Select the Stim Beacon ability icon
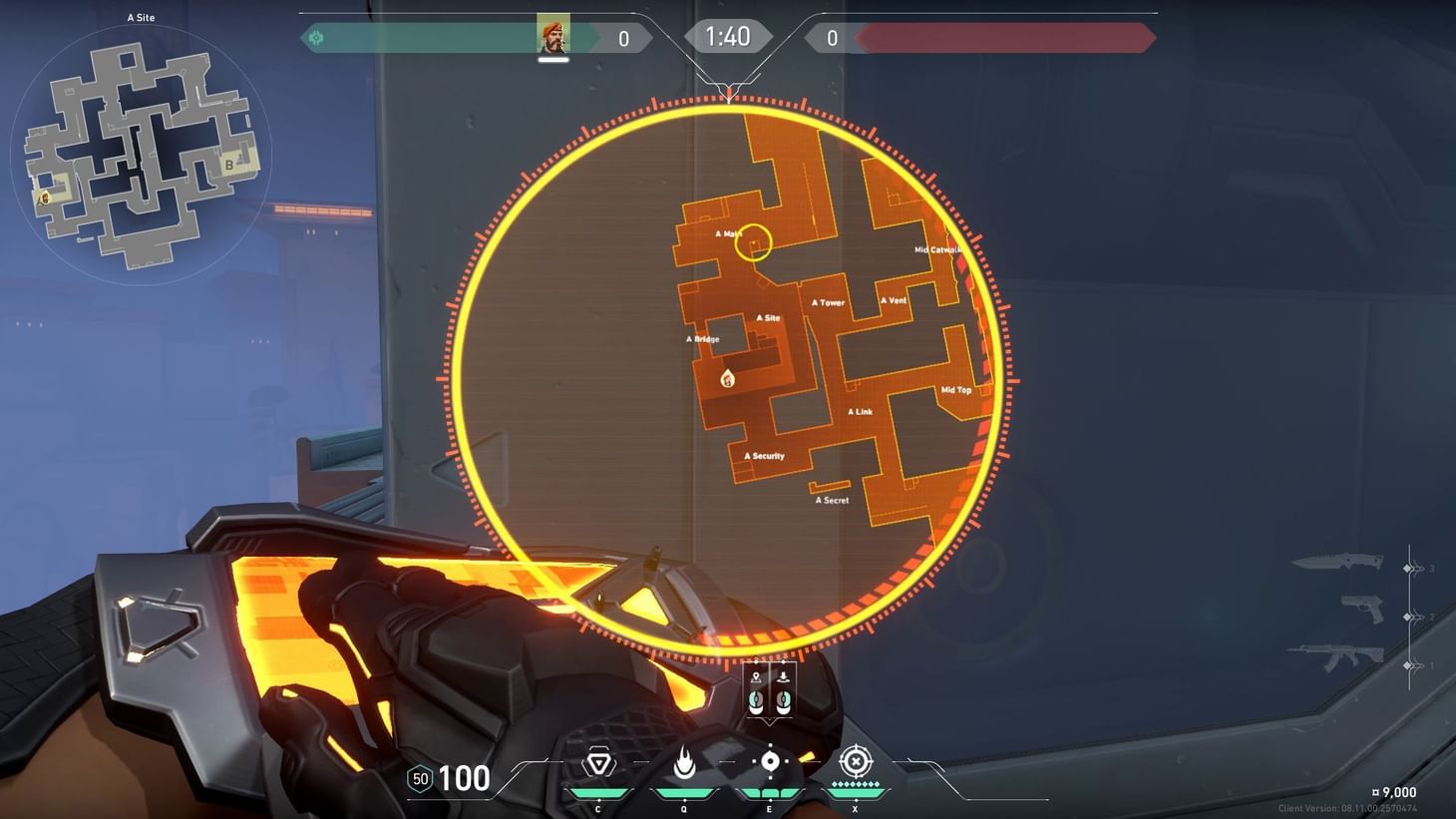This screenshot has height=819, width=1456. (x=597, y=762)
